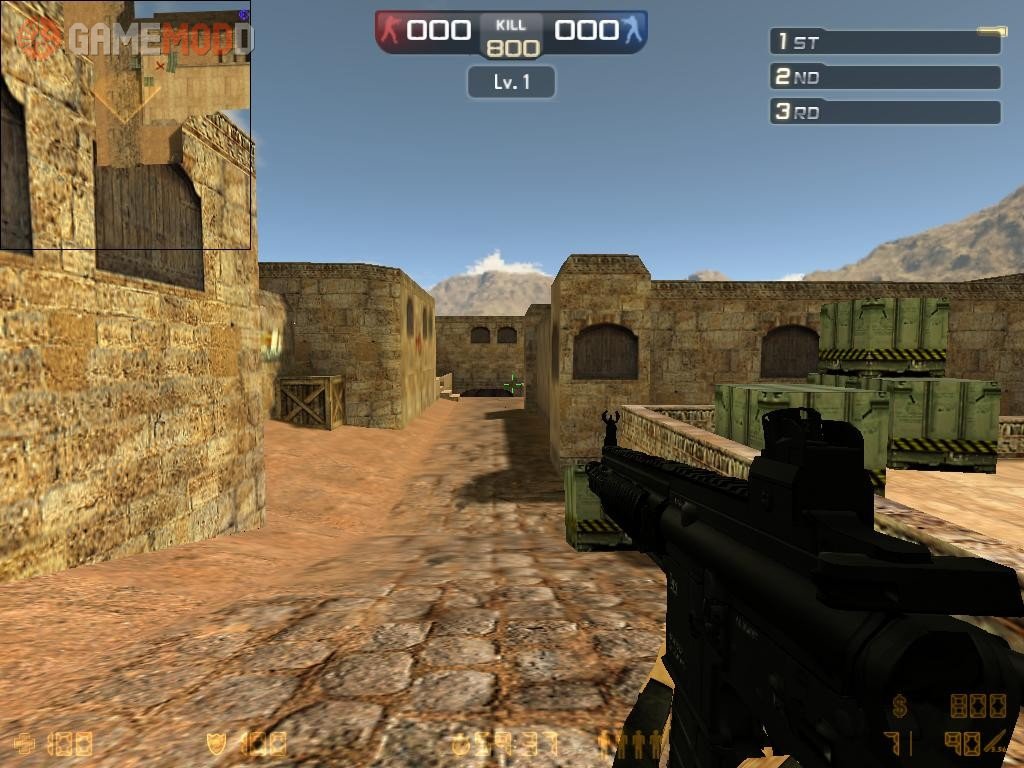Click the red terrorist team icon
Viewport: 1024px width, 768px height.
(391, 30)
